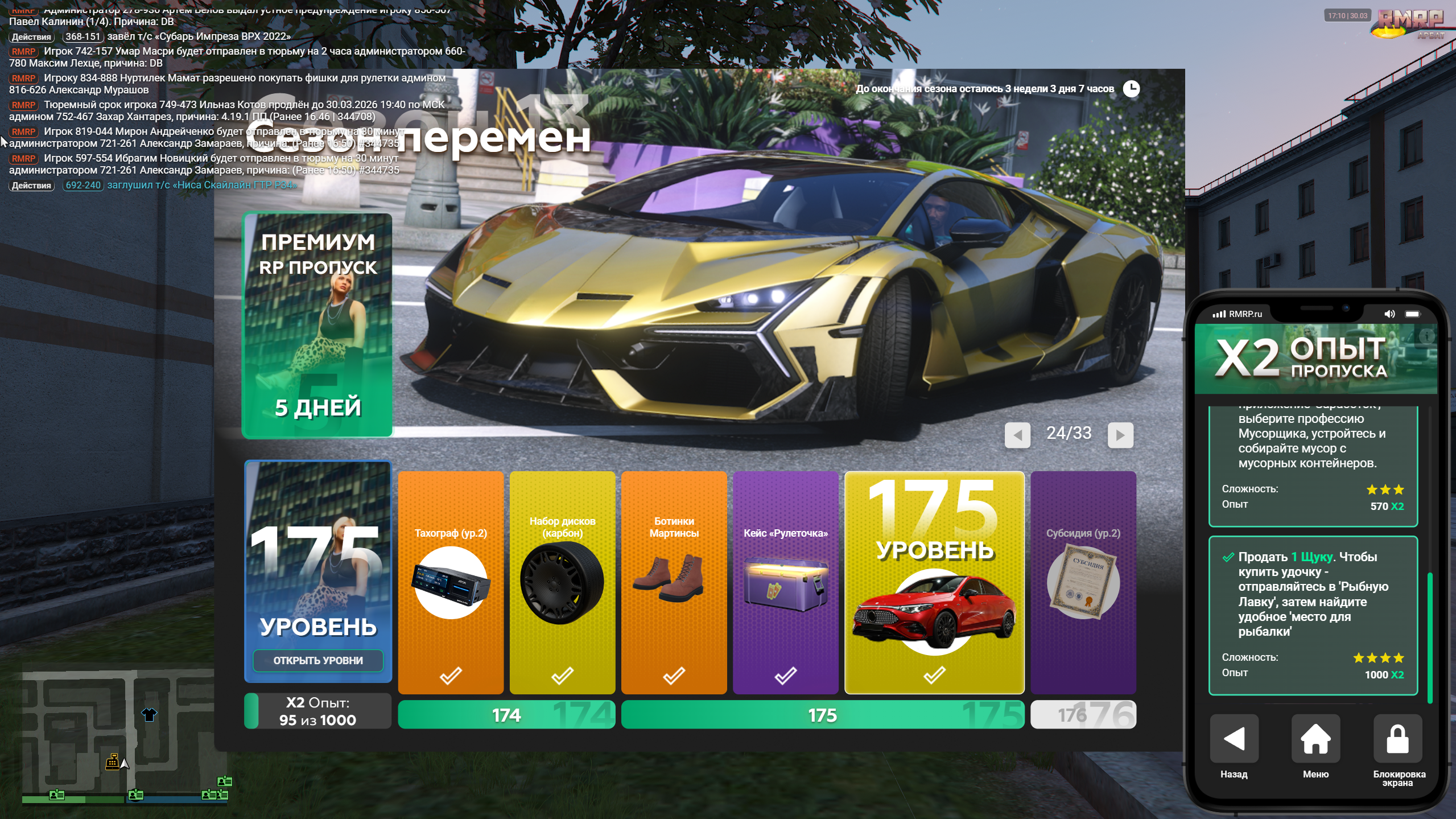Image resolution: width=1456 pixels, height=819 pixels.
Task: Go to the previous rewards page arrow
Action: pos(1017,435)
